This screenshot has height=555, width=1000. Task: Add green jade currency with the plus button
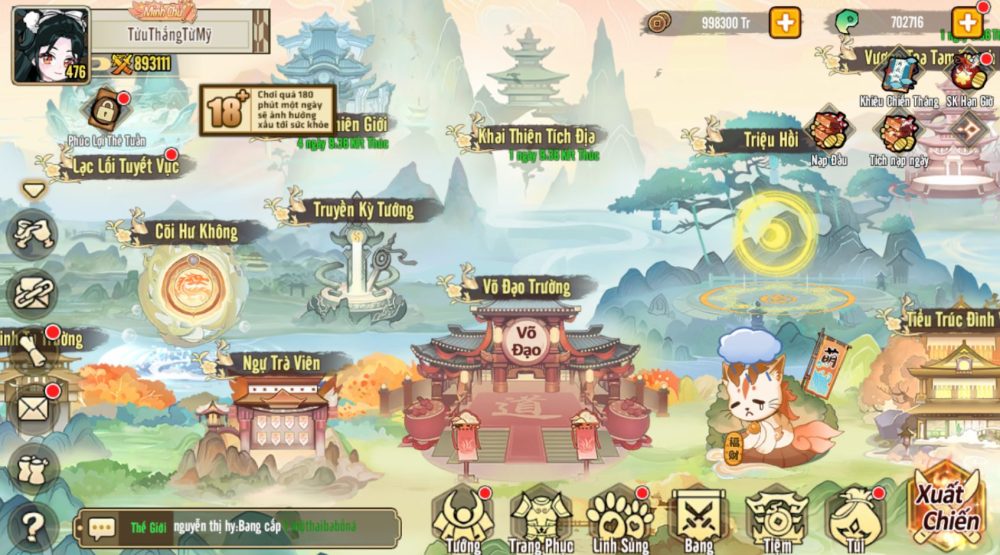(x=967, y=22)
